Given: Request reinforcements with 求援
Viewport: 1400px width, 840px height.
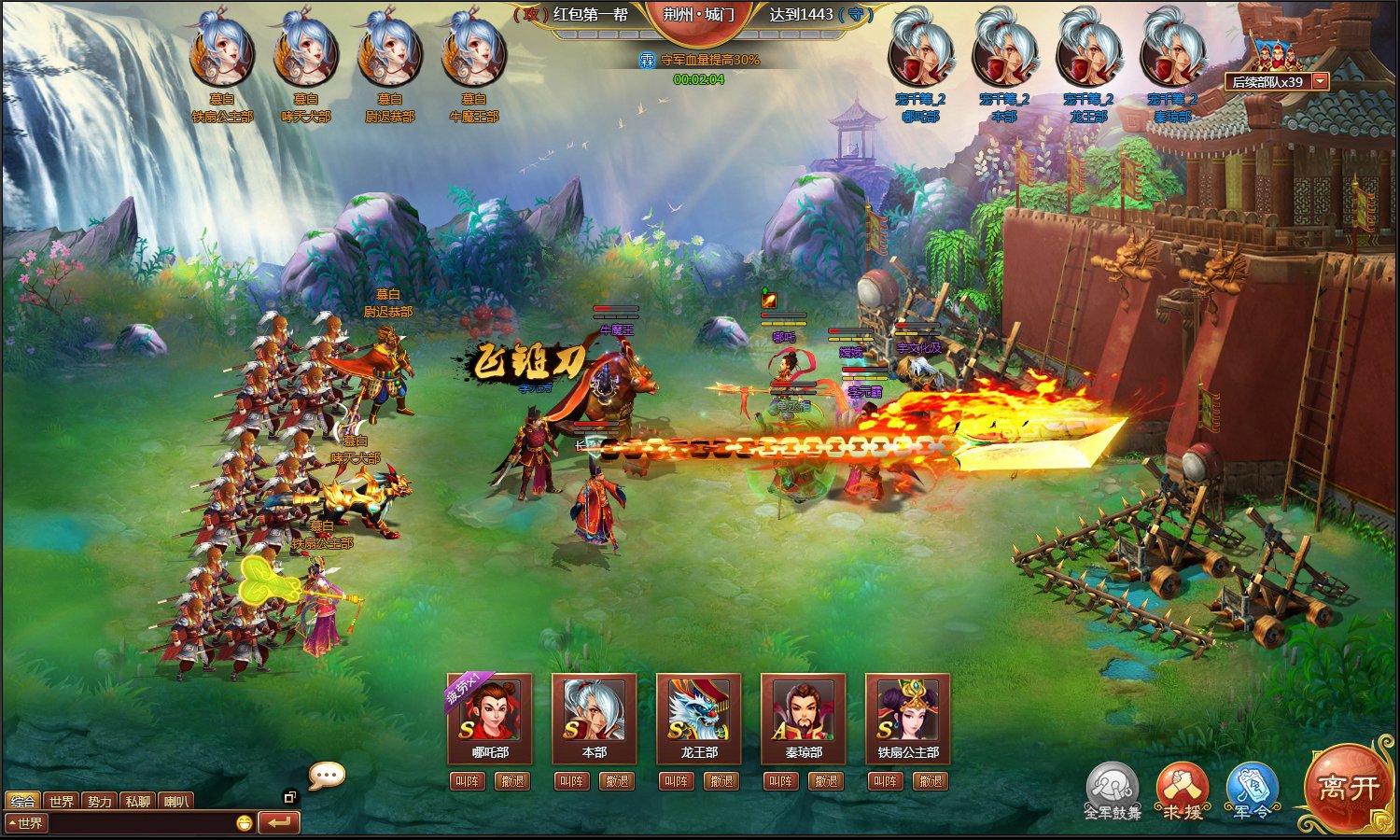Looking at the screenshot, I should pos(1182,787).
